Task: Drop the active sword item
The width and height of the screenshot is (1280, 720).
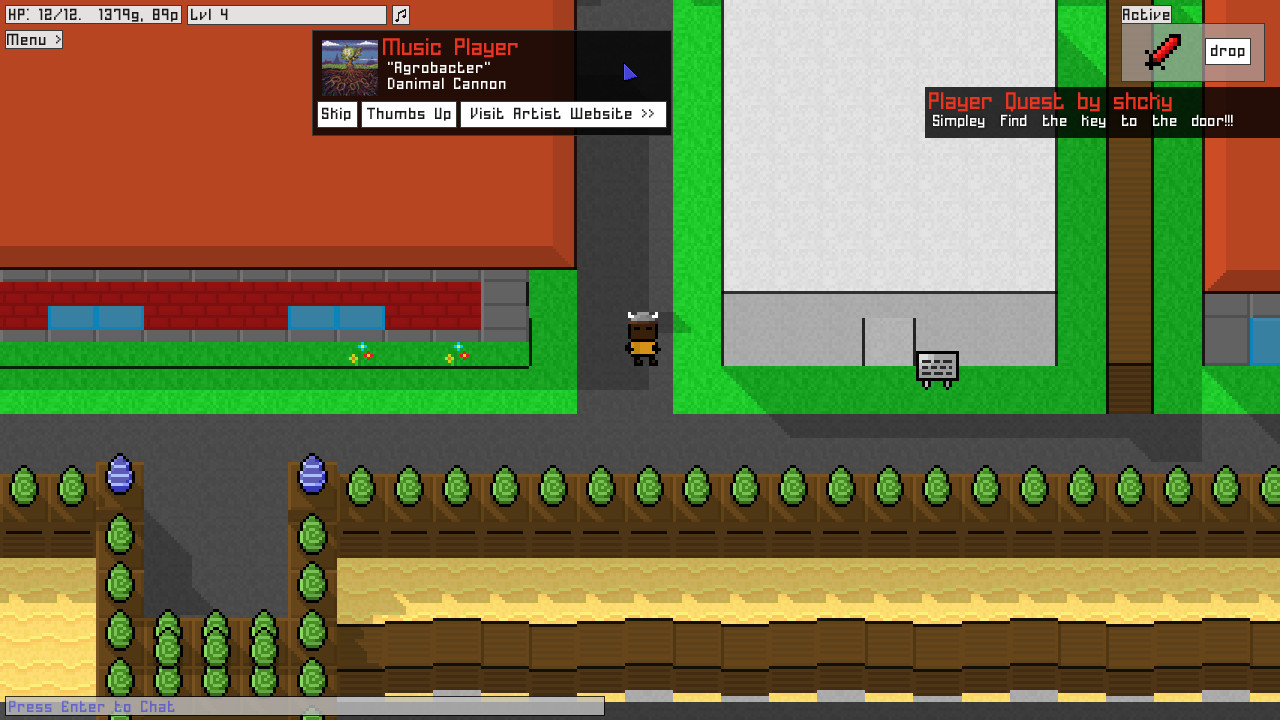Action: pyautogui.click(x=1228, y=51)
